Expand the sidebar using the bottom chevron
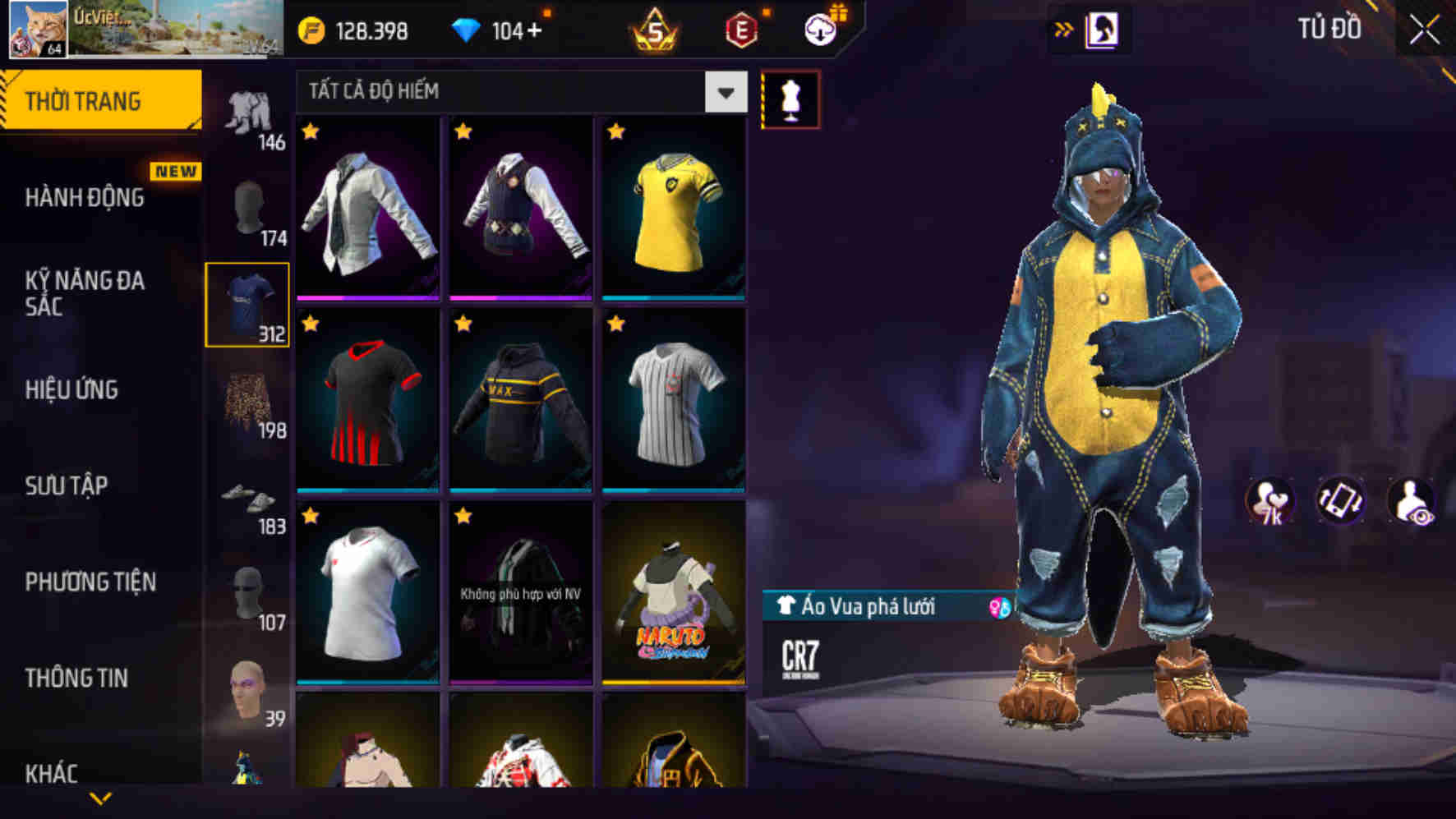This screenshot has height=819, width=1456. [99, 797]
